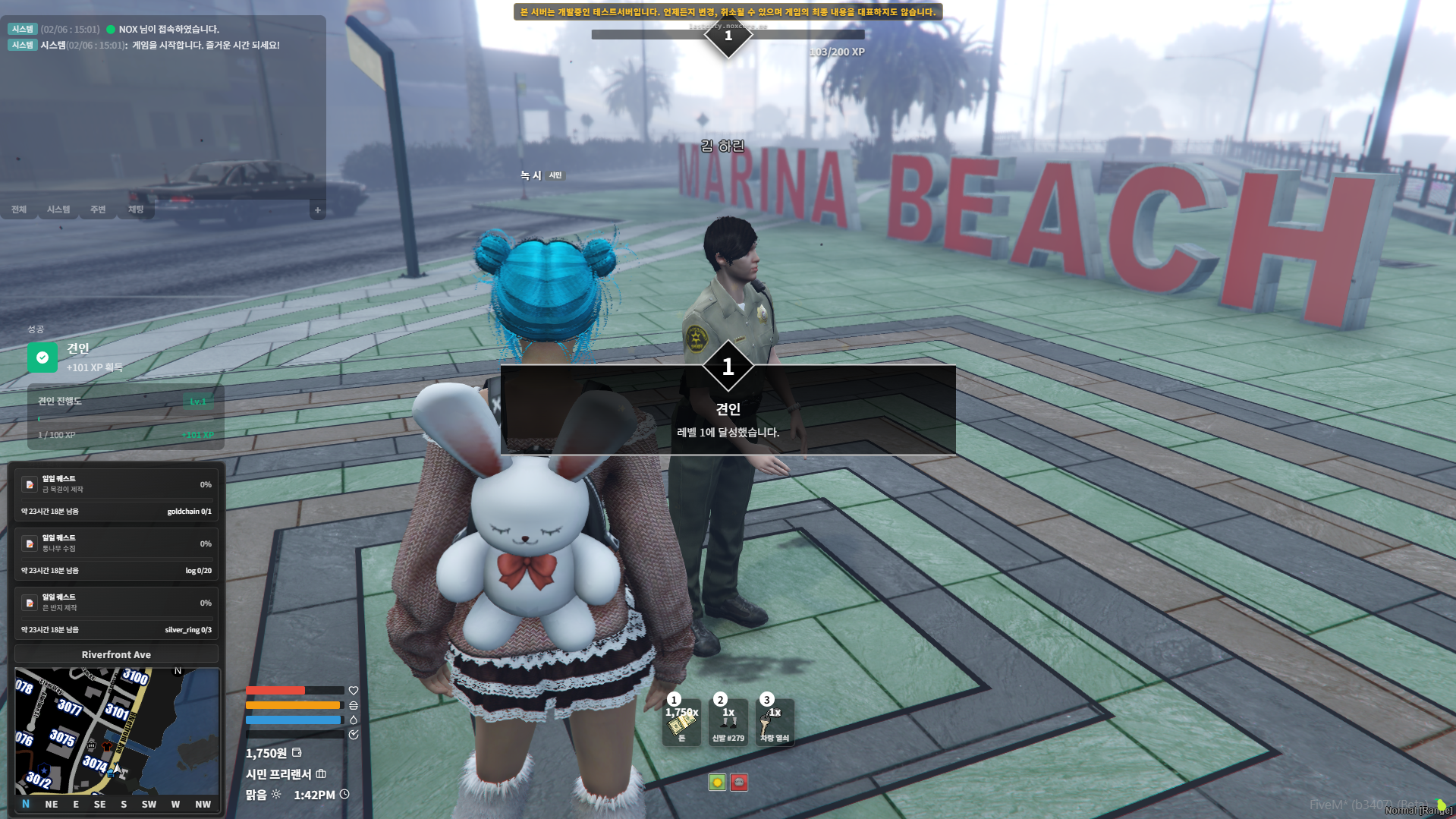
Task: Open the gold necklace (goldchain) daily quest
Action: 116,495
